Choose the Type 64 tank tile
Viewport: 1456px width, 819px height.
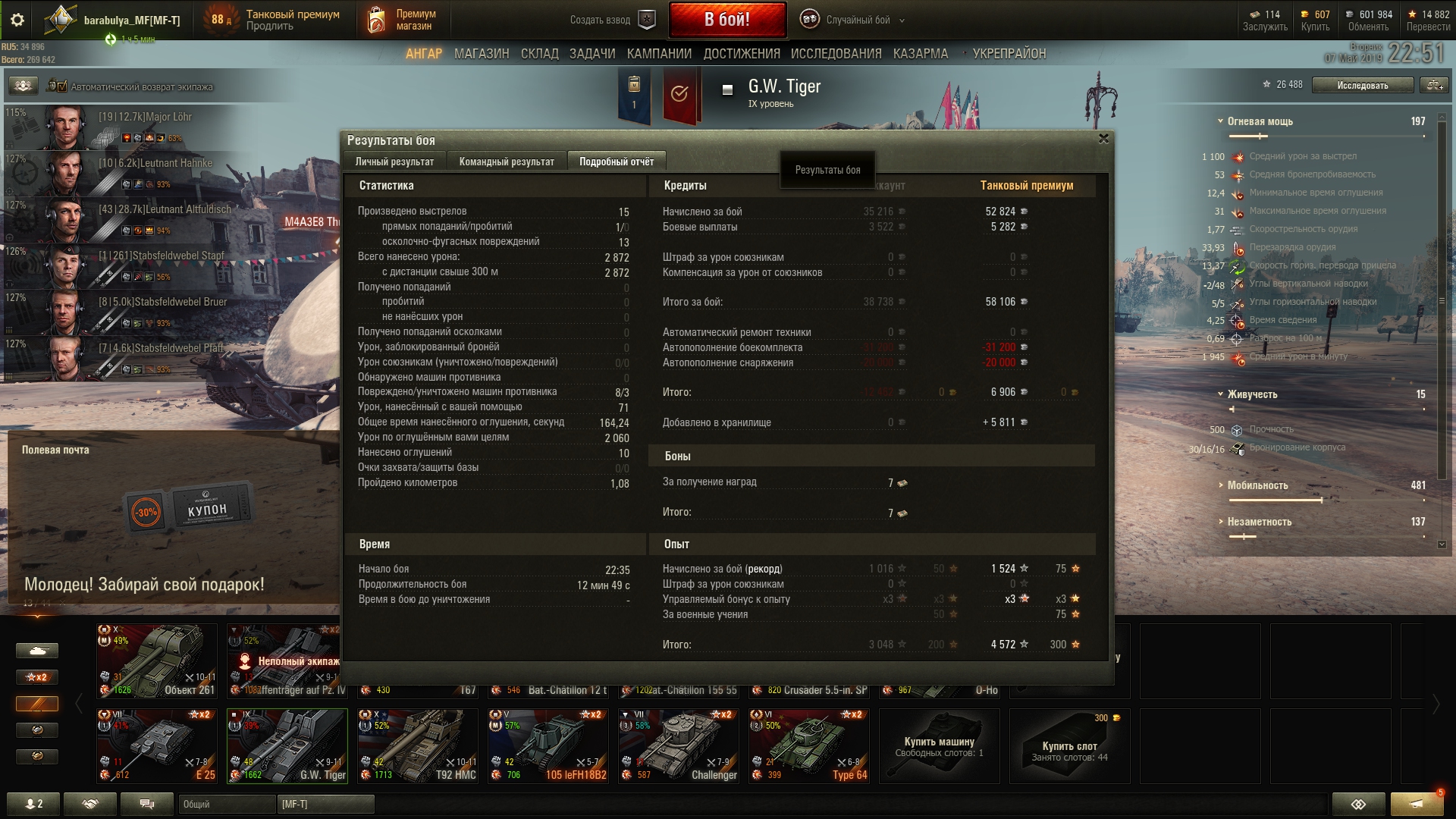click(x=808, y=745)
